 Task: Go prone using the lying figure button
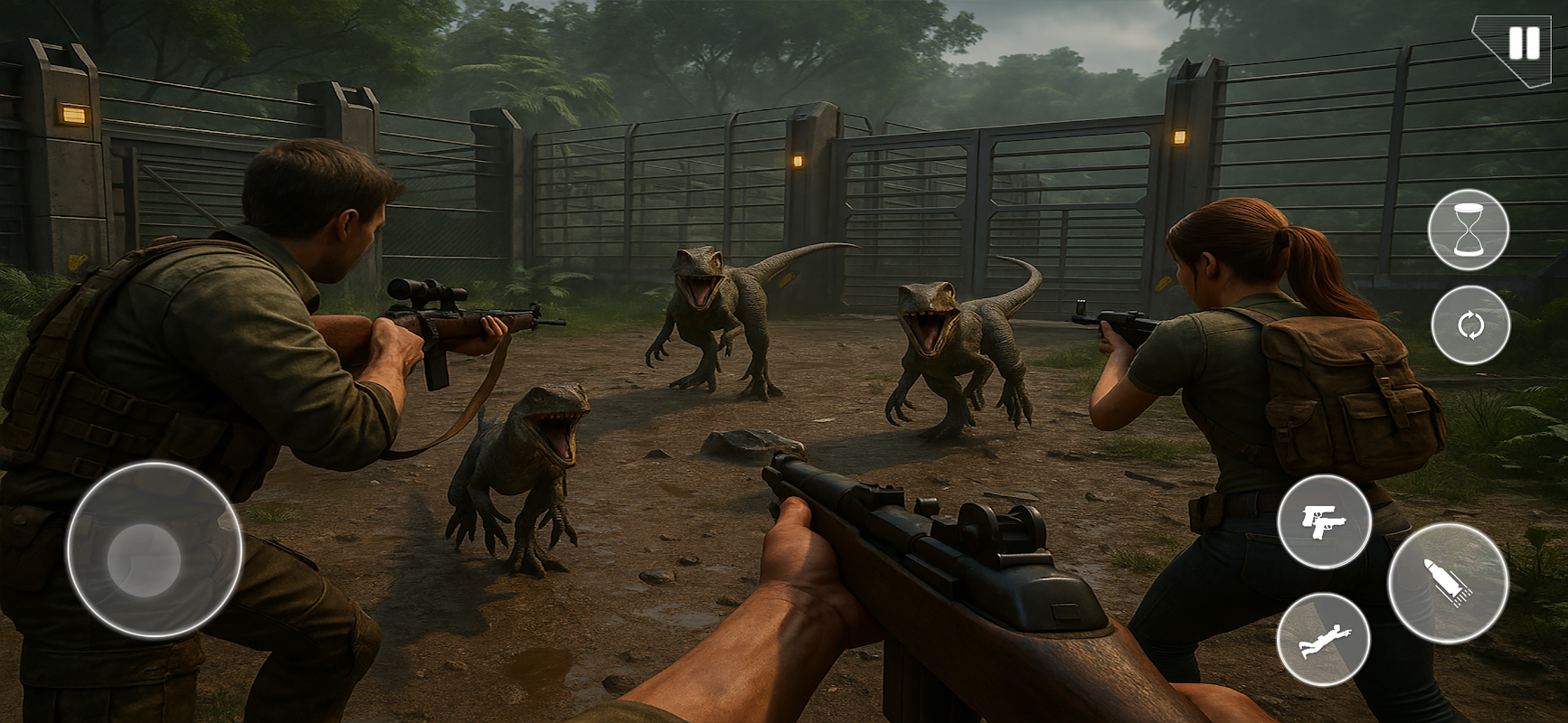[1323, 640]
